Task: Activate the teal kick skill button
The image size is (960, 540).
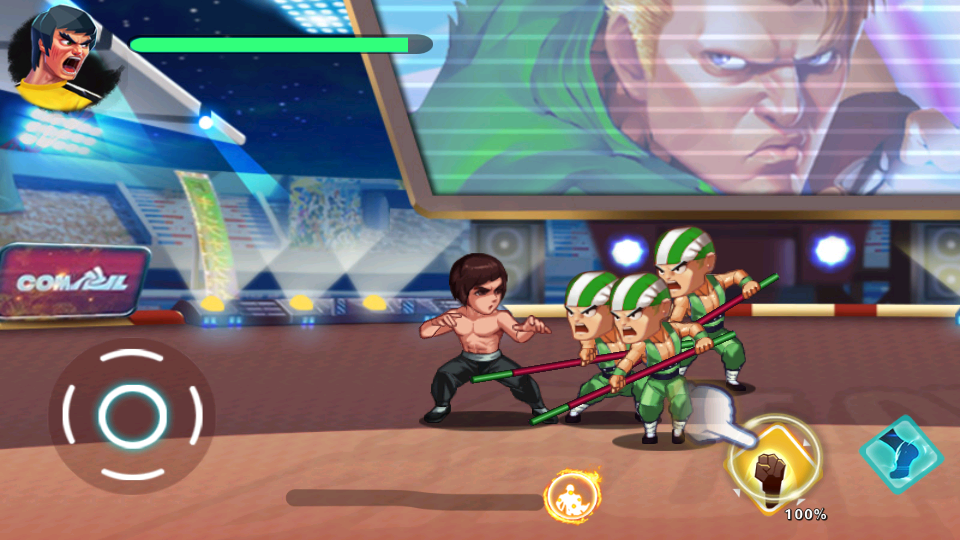Action: point(901,456)
